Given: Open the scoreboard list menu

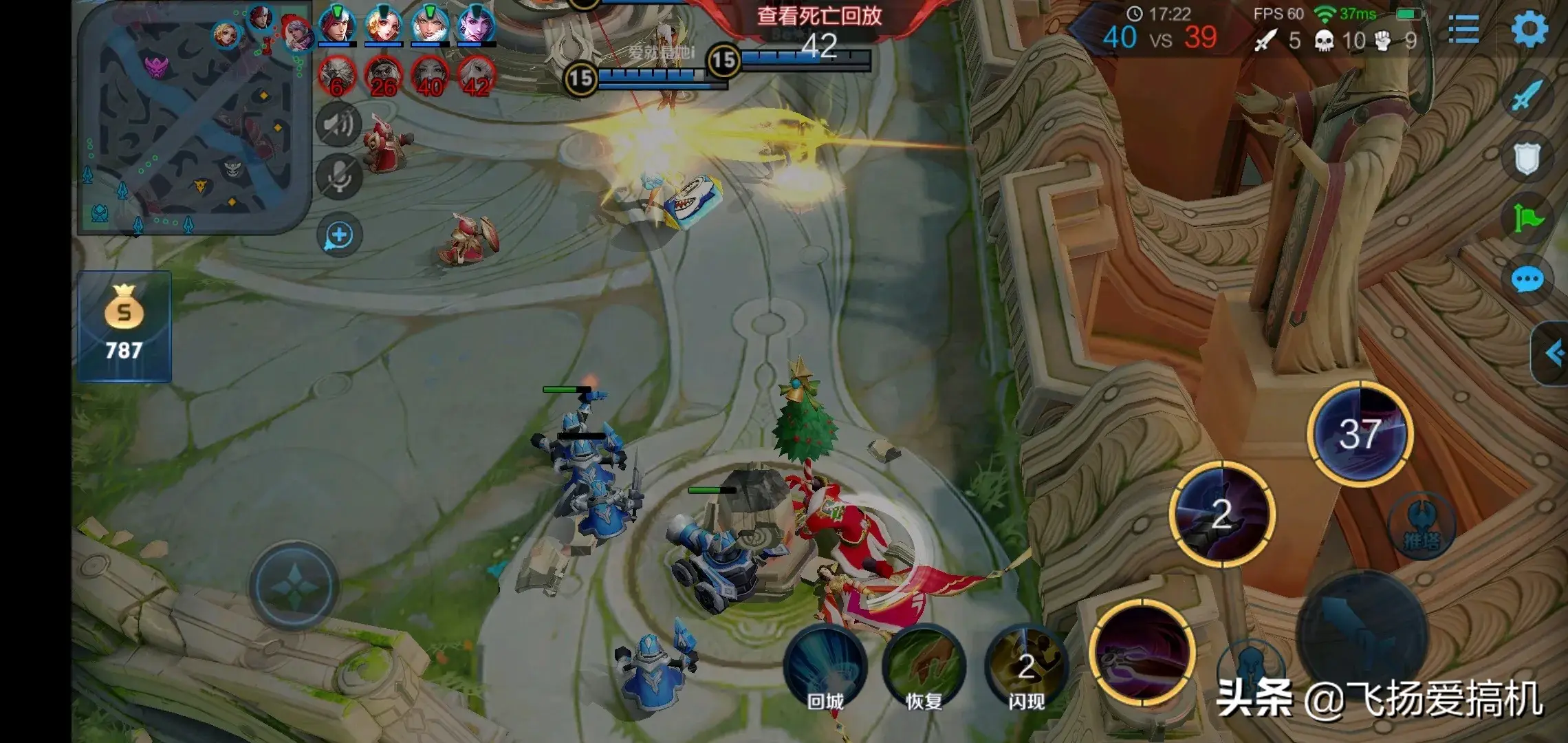Looking at the screenshot, I should (x=1463, y=30).
